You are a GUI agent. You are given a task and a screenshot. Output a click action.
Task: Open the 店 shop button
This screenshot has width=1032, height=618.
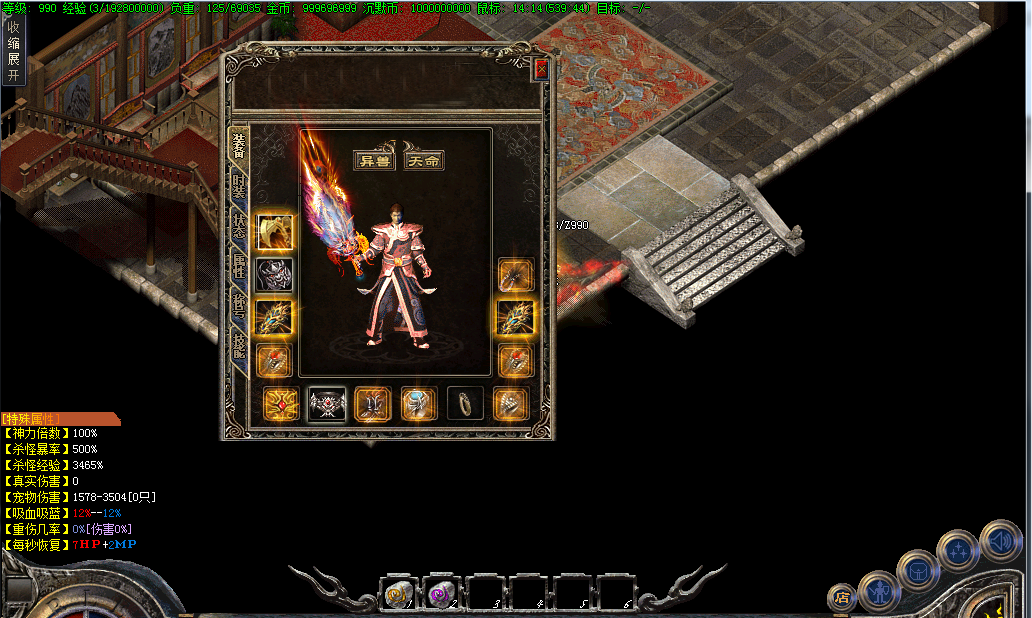click(841, 598)
